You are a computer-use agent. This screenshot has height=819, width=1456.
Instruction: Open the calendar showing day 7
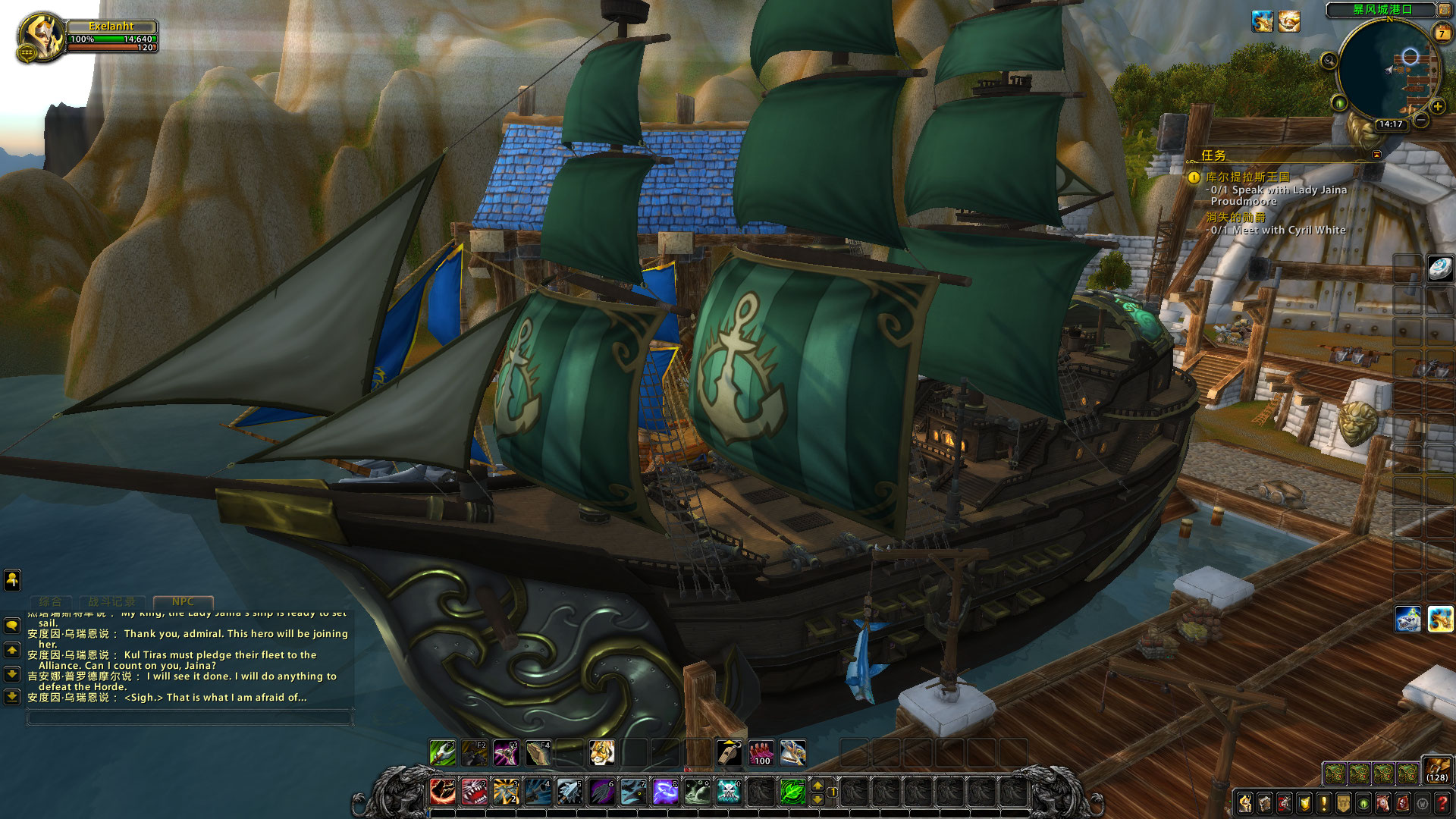1442,33
